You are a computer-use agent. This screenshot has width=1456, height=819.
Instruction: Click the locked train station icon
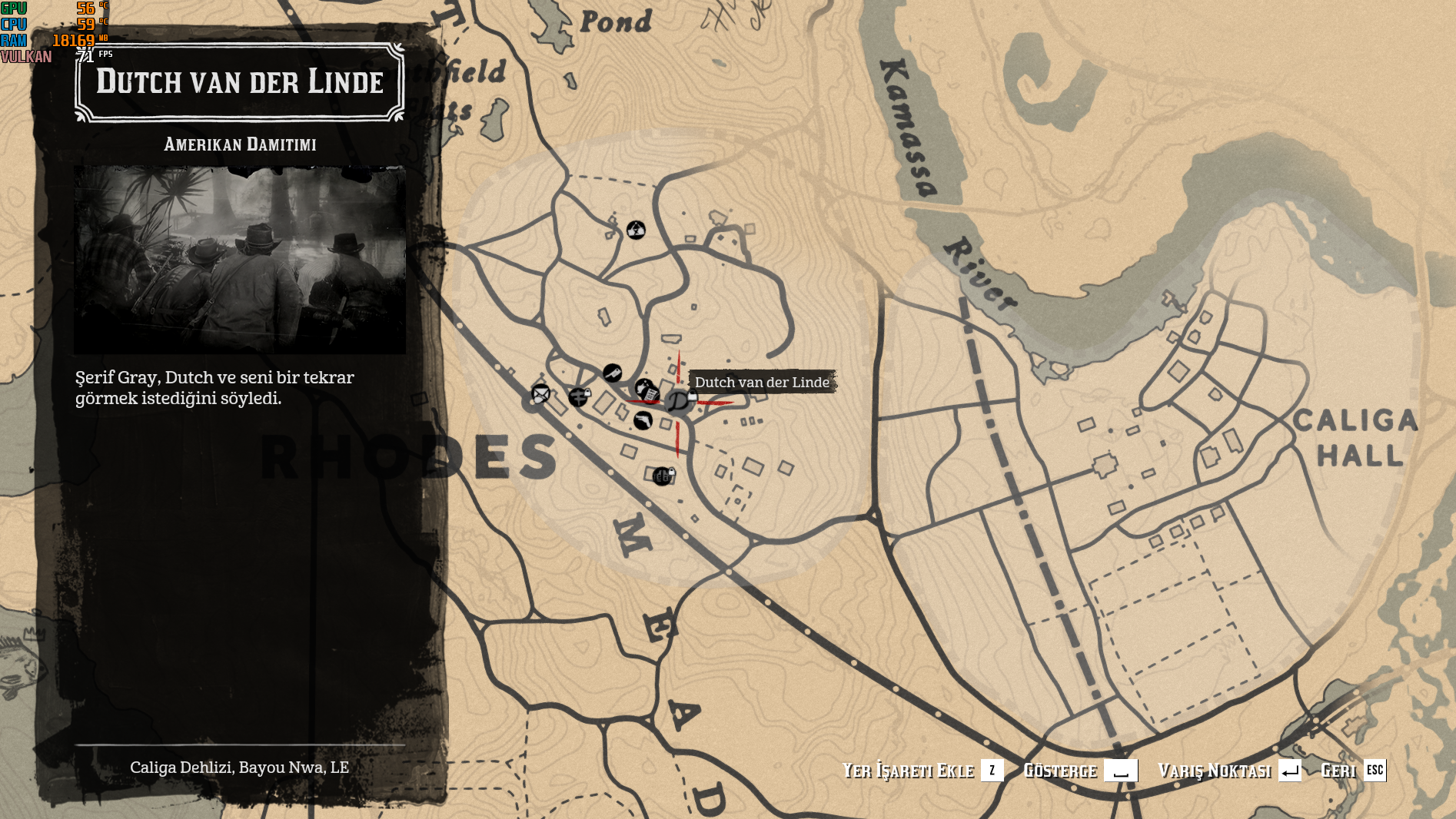coord(663,476)
